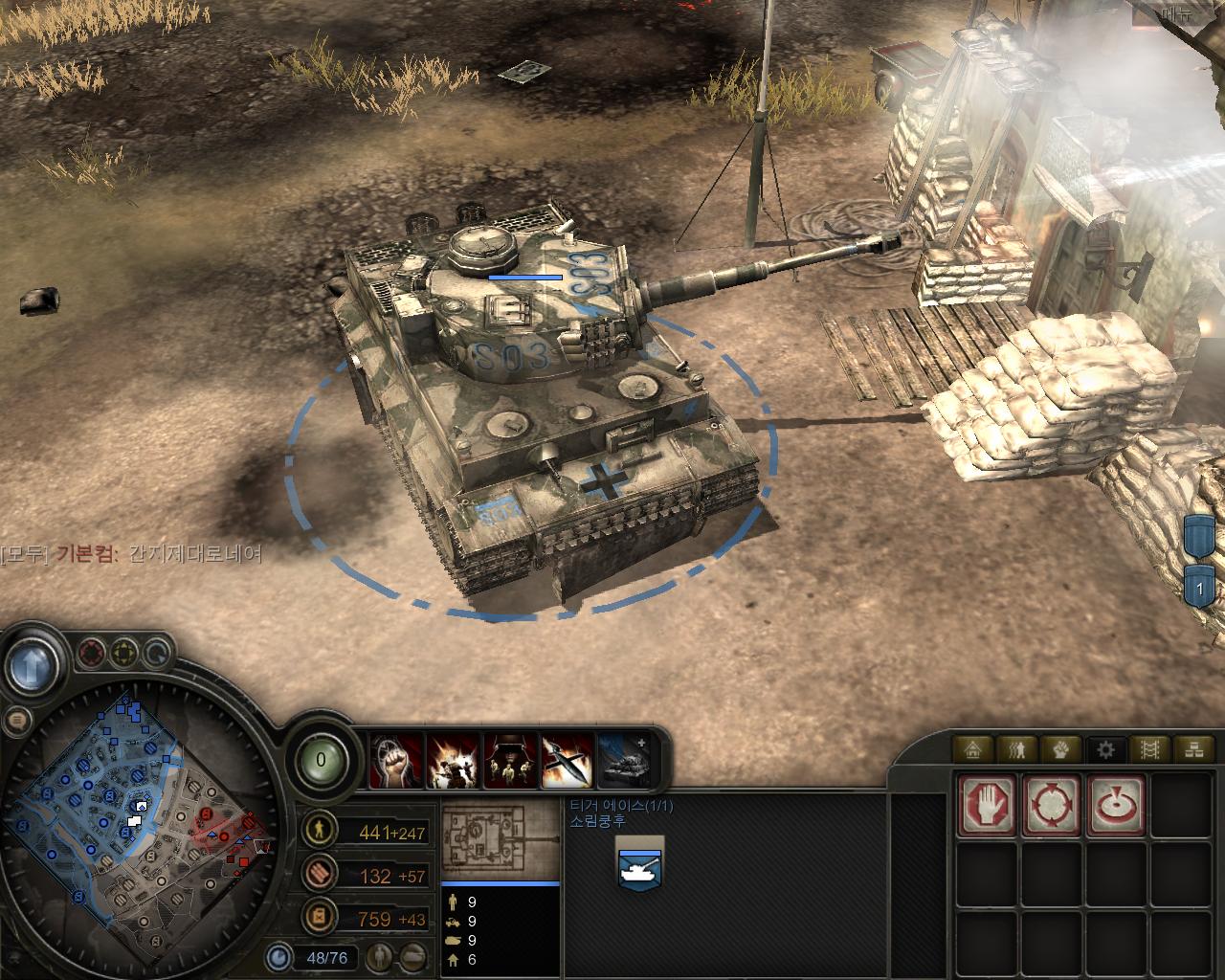Screen dimensions: 1225x980
Task: Open the 메뉴 game menu button
Action: tap(1177, 14)
